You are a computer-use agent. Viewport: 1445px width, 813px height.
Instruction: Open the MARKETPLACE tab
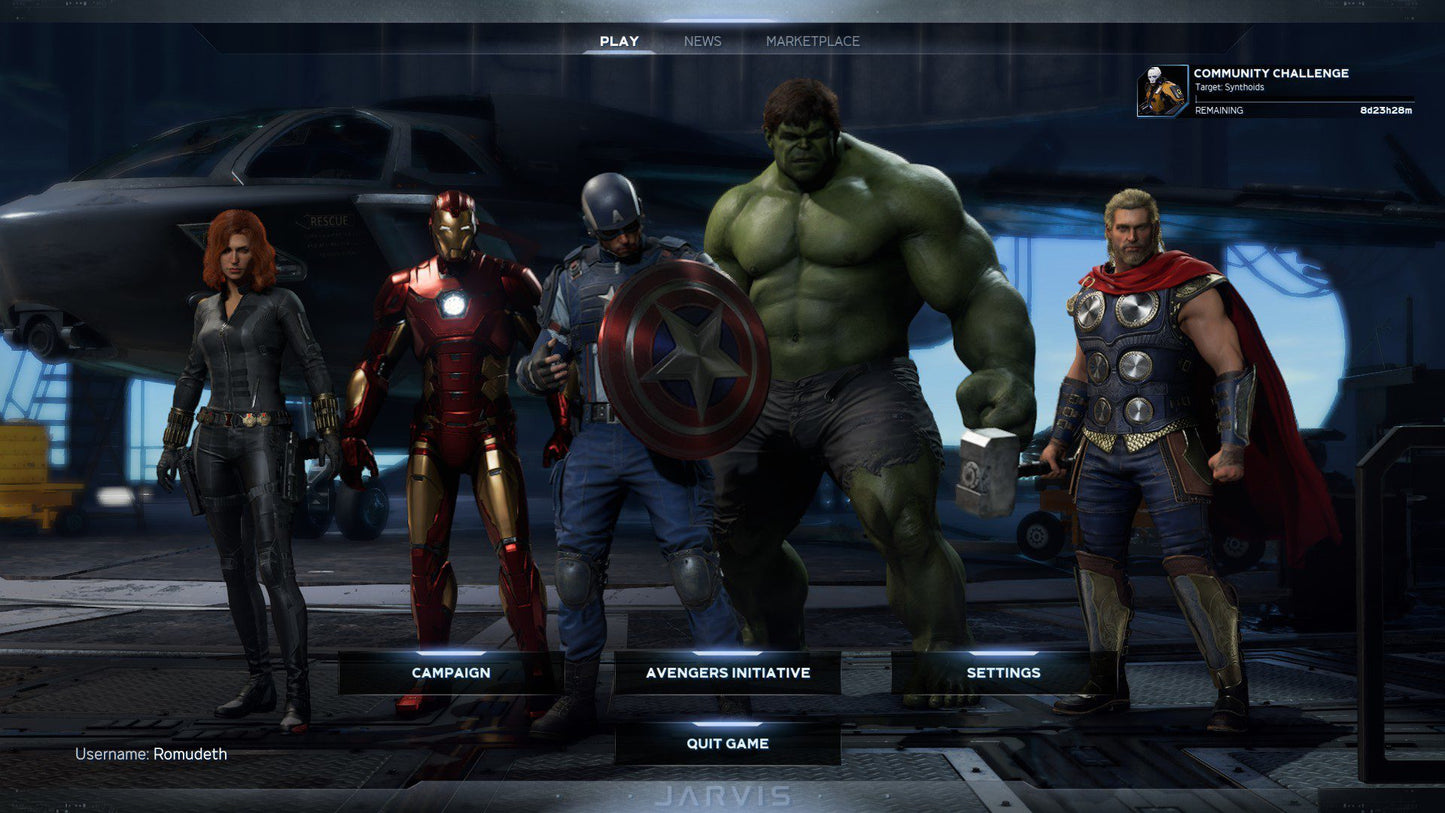[x=812, y=41]
